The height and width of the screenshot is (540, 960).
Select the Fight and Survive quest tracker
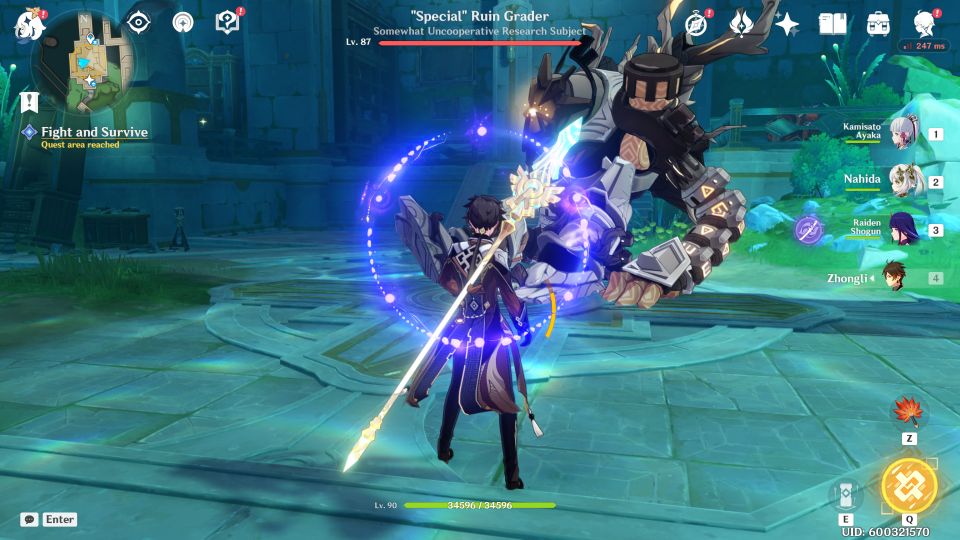pos(94,132)
